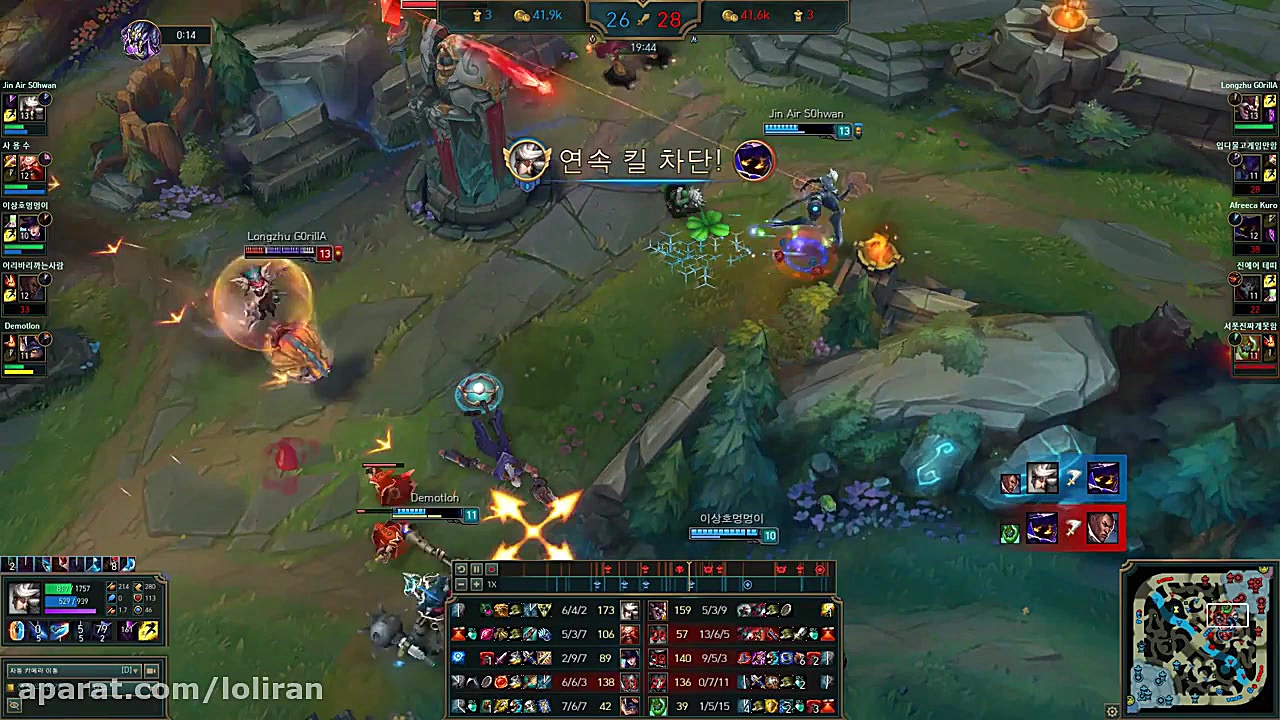Click the video camera icon in camera panel
1280x720 pixels.
point(150,670)
